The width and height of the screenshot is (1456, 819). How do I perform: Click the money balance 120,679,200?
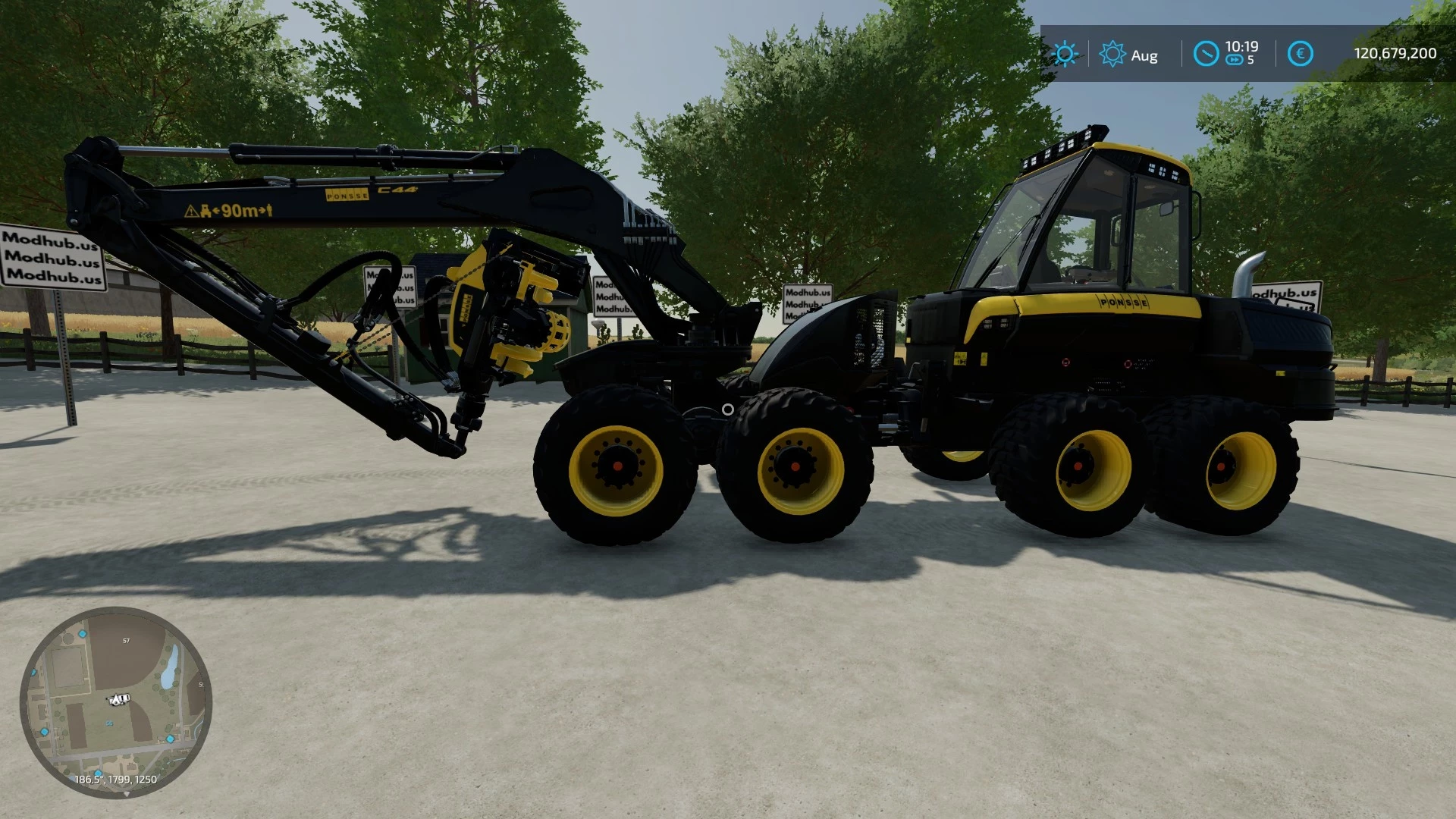tap(1395, 52)
